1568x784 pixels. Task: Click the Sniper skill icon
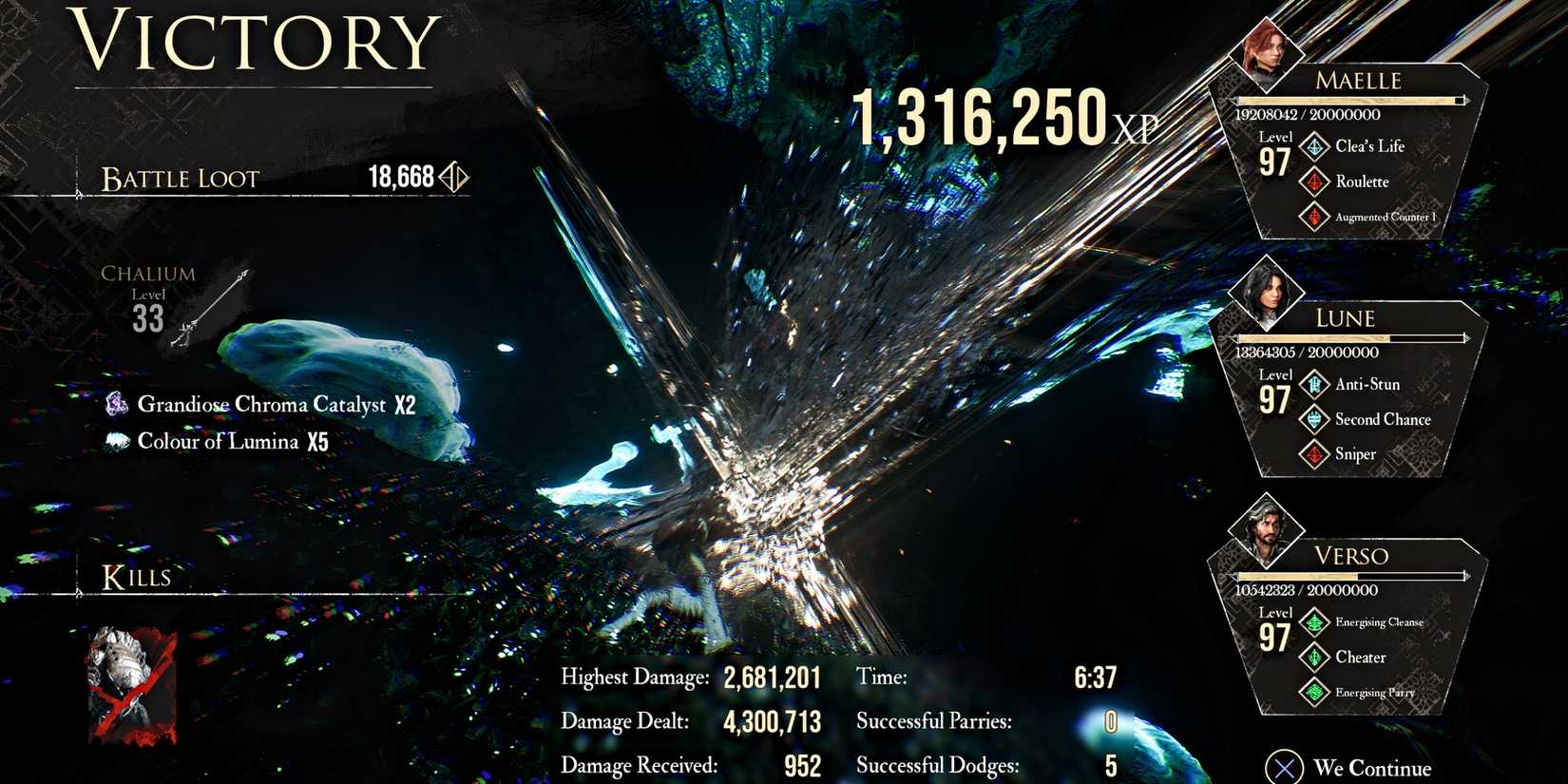[1314, 454]
